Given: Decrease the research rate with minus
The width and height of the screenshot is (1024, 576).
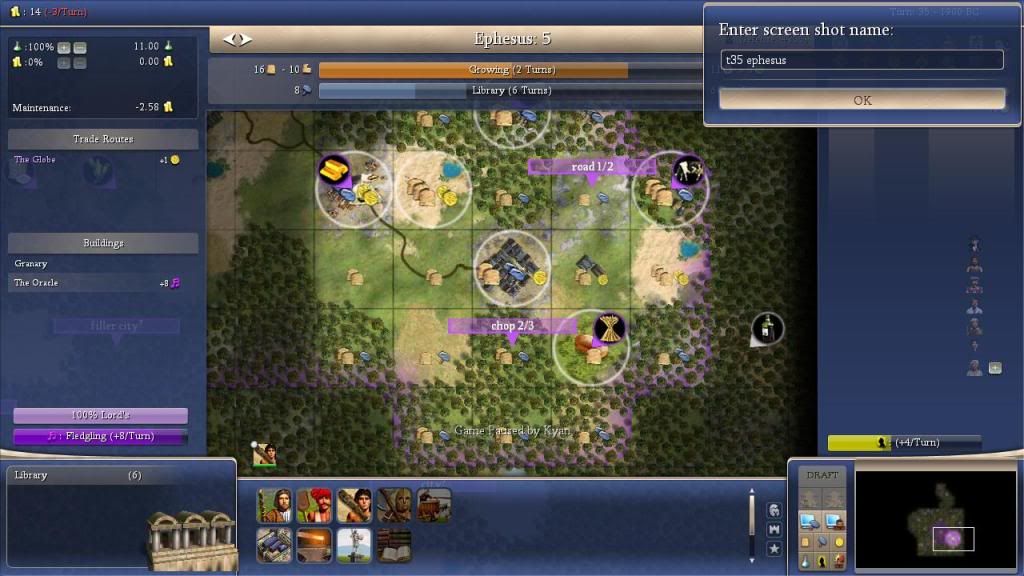Looking at the screenshot, I should click(x=80, y=48).
